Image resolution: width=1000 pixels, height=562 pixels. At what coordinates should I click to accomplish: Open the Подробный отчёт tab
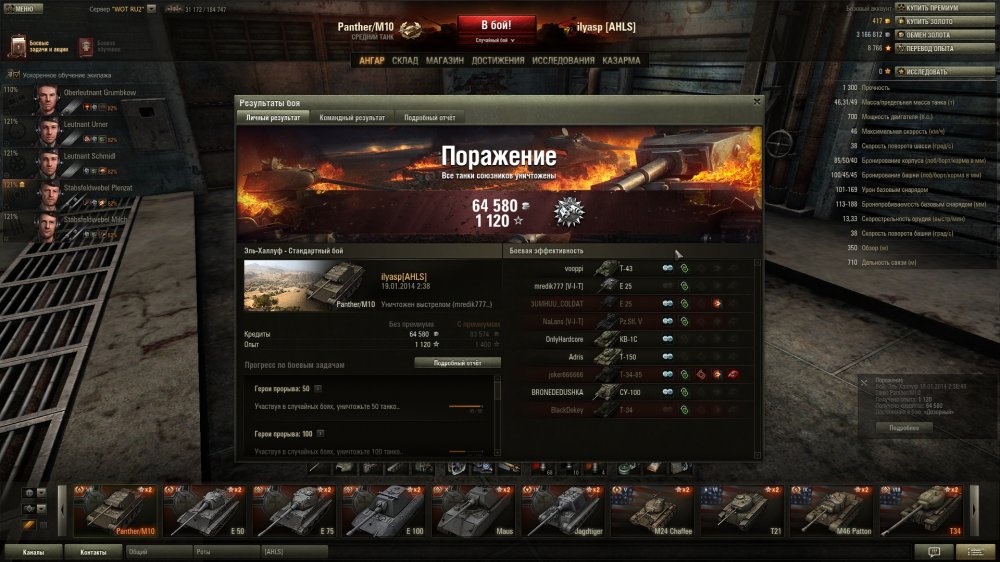click(x=429, y=118)
